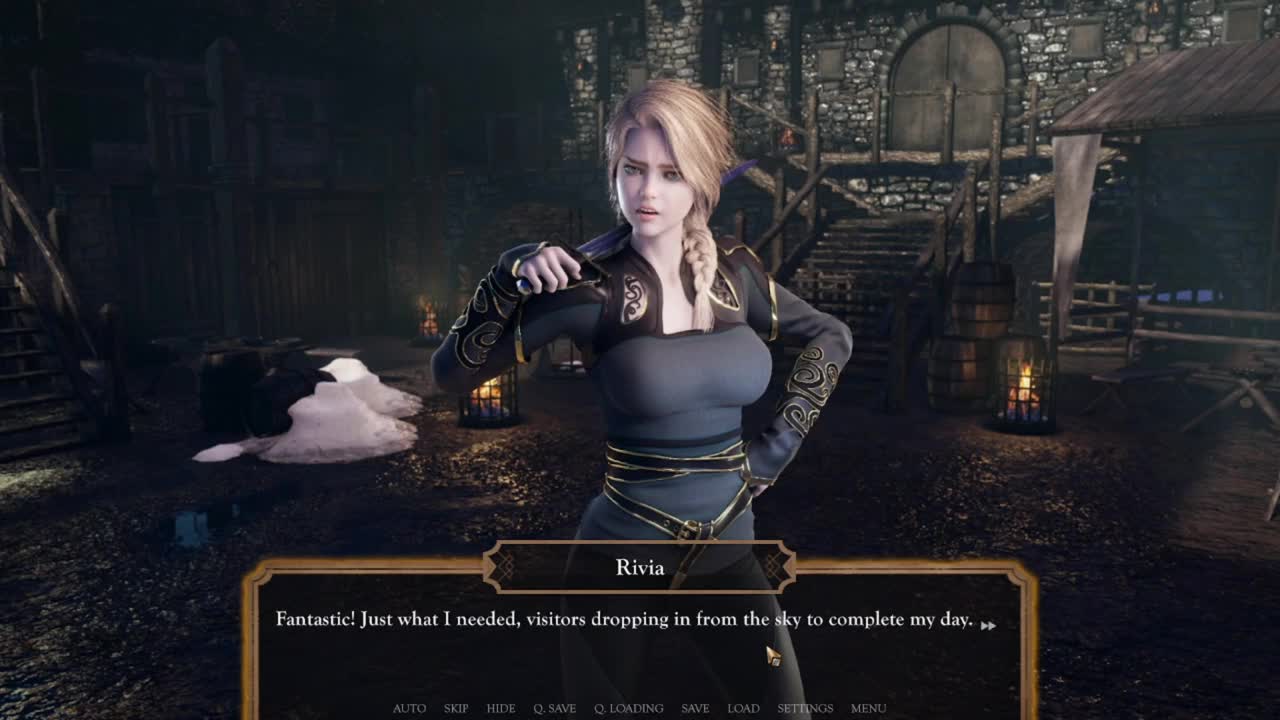This screenshot has width=1280, height=720.
Task: Open the SAVE screen
Action: pos(695,708)
